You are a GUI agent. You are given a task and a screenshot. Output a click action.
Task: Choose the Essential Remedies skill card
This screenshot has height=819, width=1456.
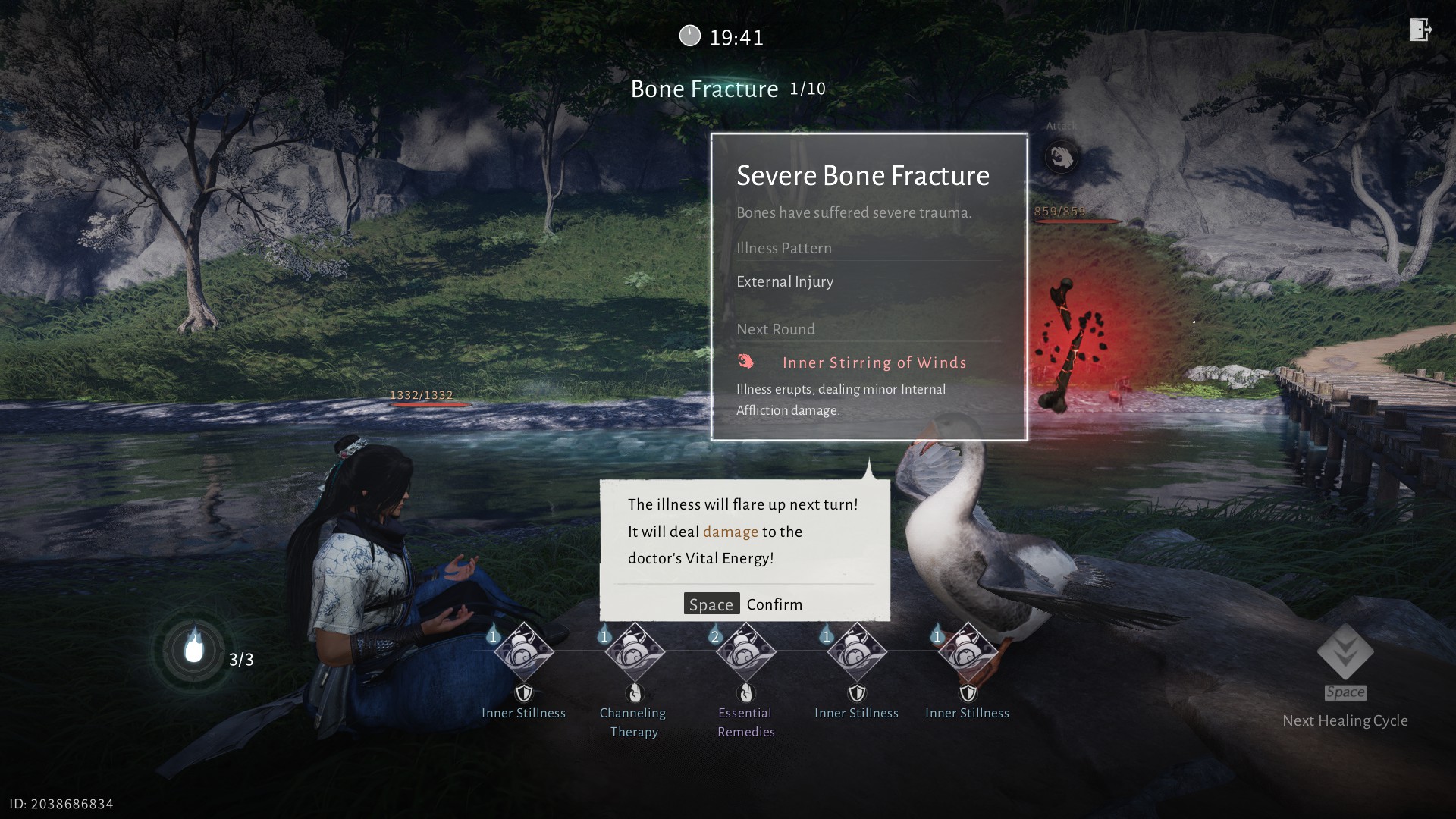point(745,652)
